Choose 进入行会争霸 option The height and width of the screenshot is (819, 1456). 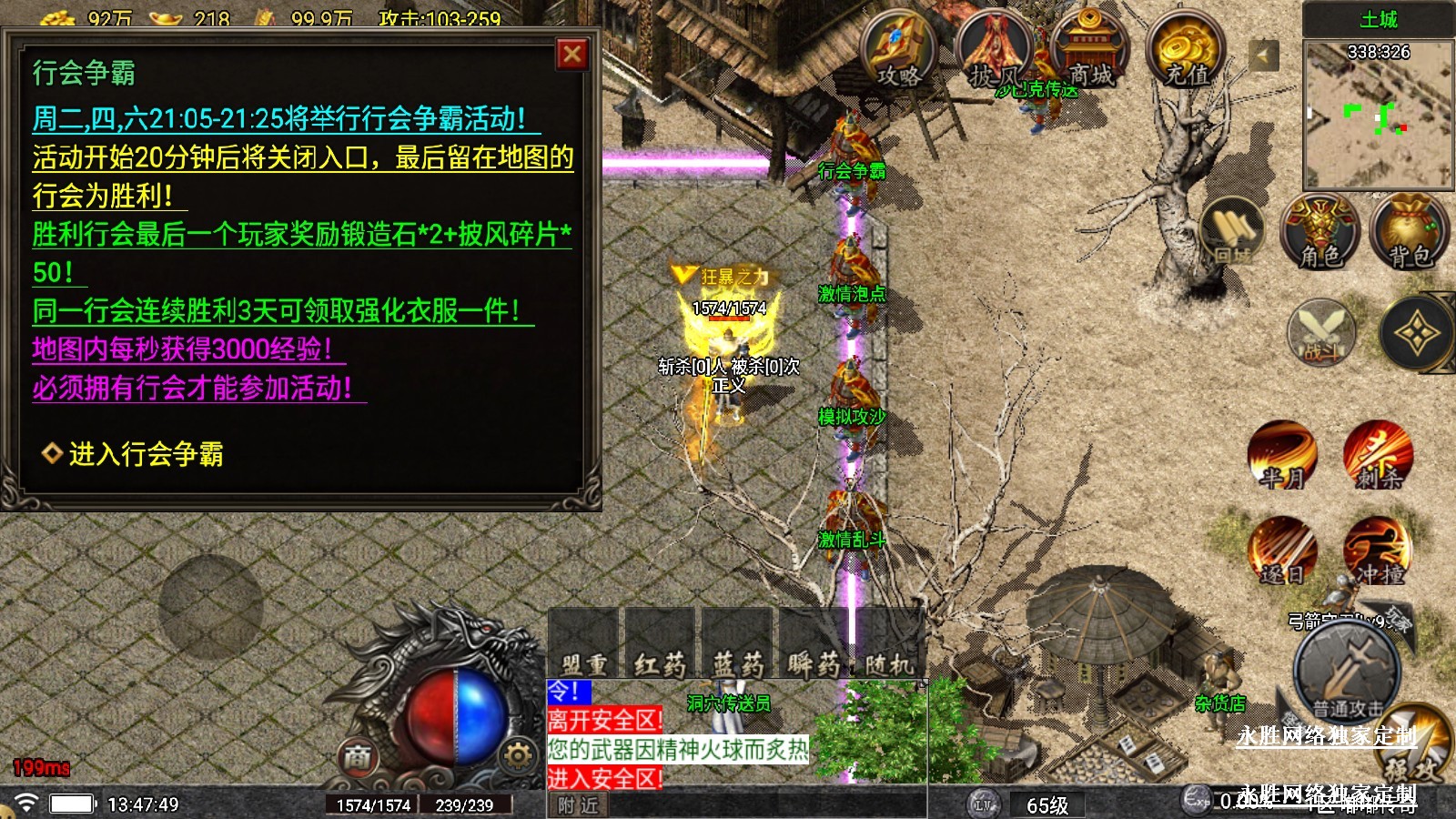pyautogui.click(x=146, y=453)
